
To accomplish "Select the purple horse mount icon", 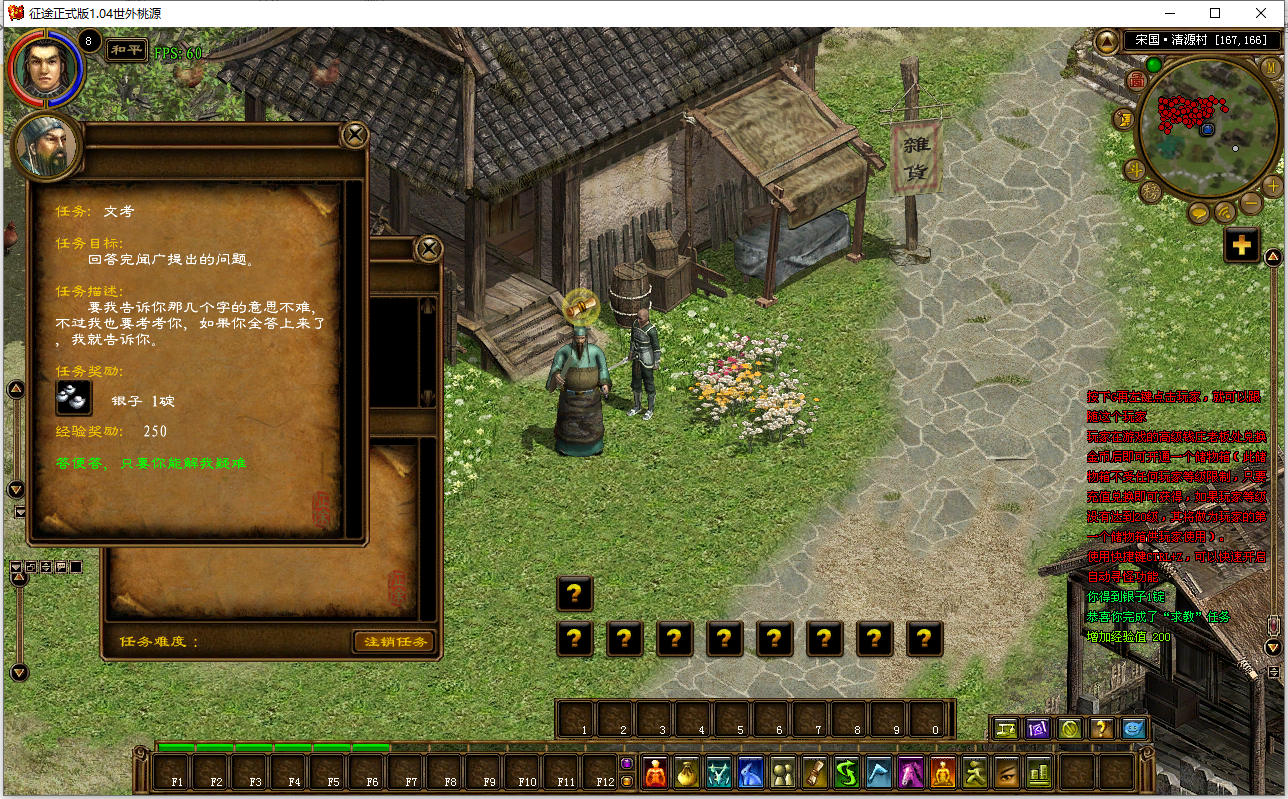I will coord(911,772).
